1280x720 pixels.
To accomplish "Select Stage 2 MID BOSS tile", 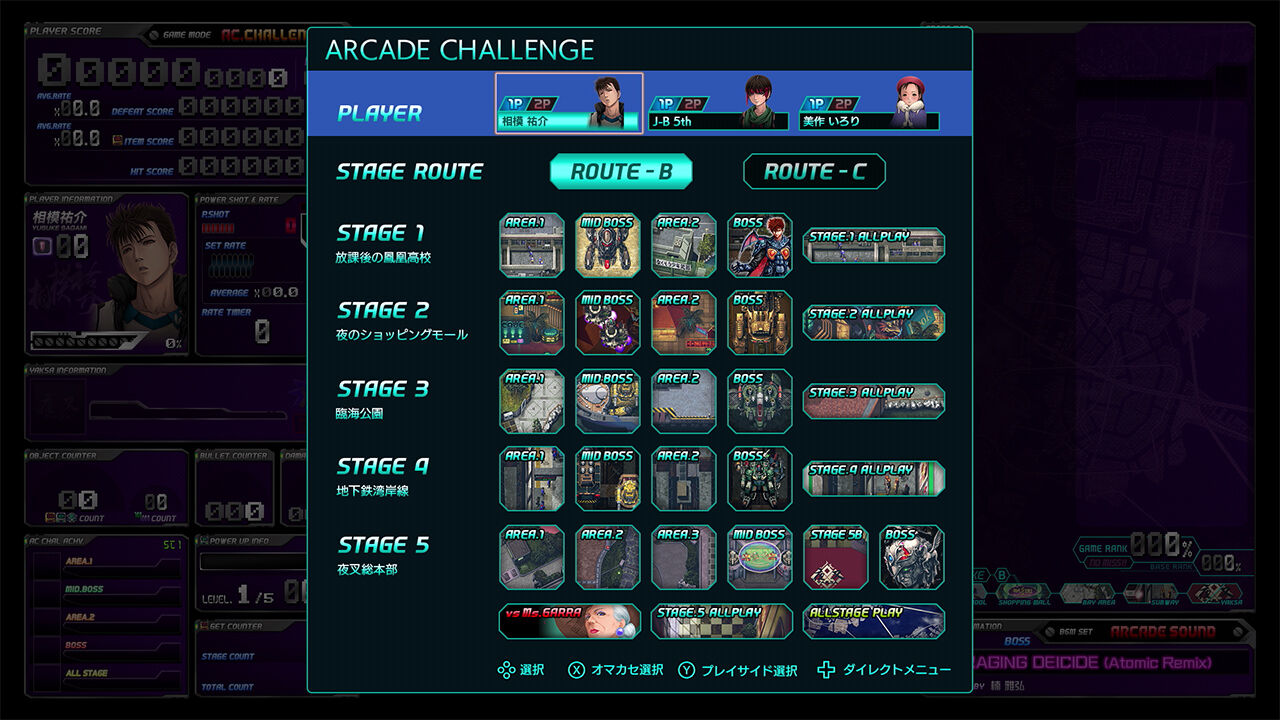I will click(608, 322).
